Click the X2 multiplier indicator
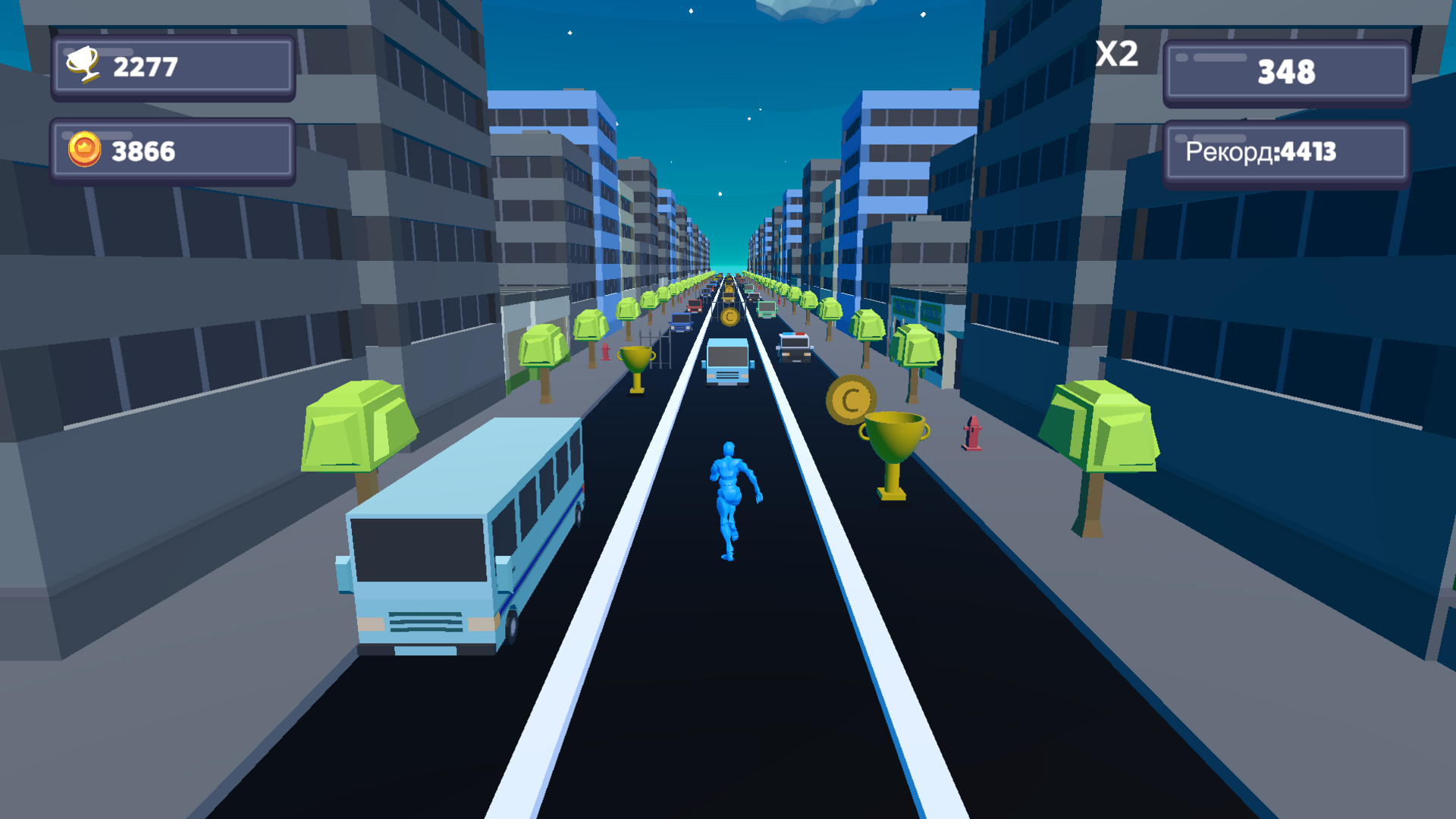Image resolution: width=1456 pixels, height=819 pixels. point(1116,53)
